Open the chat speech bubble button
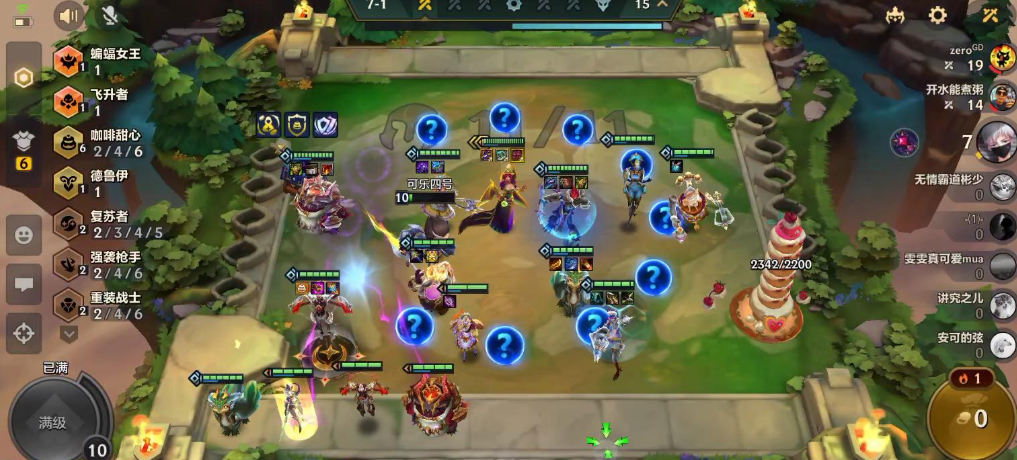This screenshot has height=460, width=1017. pos(23,284)
